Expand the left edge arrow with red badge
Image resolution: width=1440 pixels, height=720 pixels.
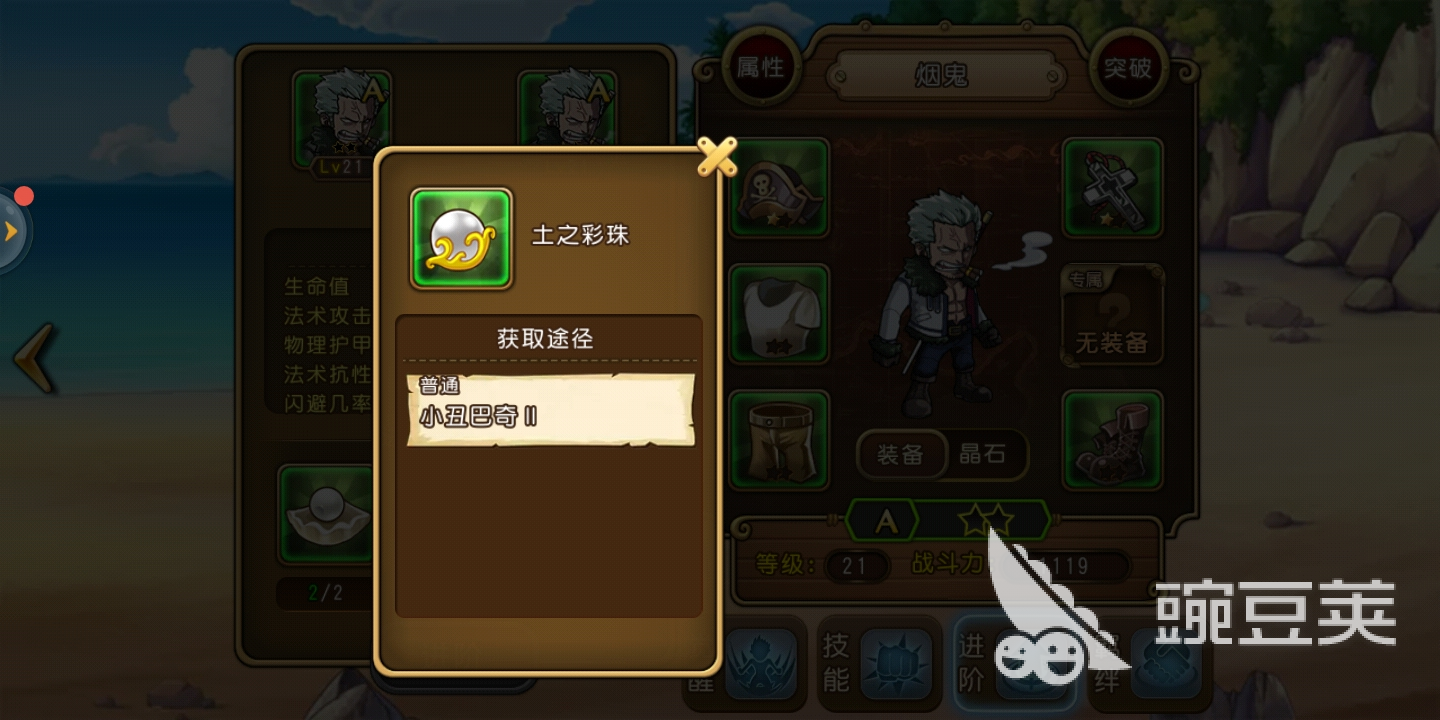[x=12, y=230]
